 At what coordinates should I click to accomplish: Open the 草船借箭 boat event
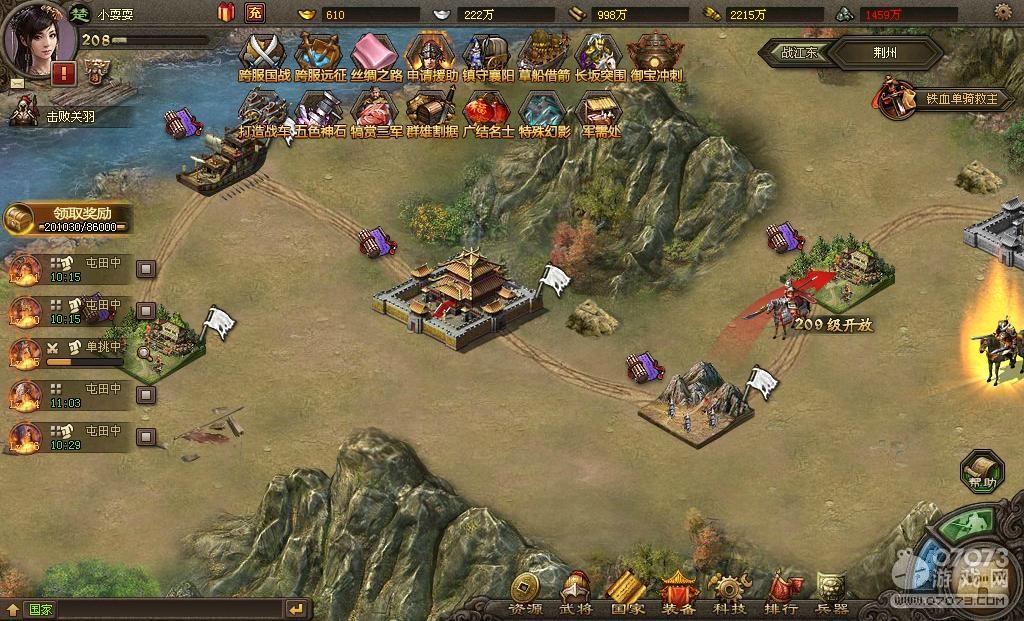click(544, 53)
